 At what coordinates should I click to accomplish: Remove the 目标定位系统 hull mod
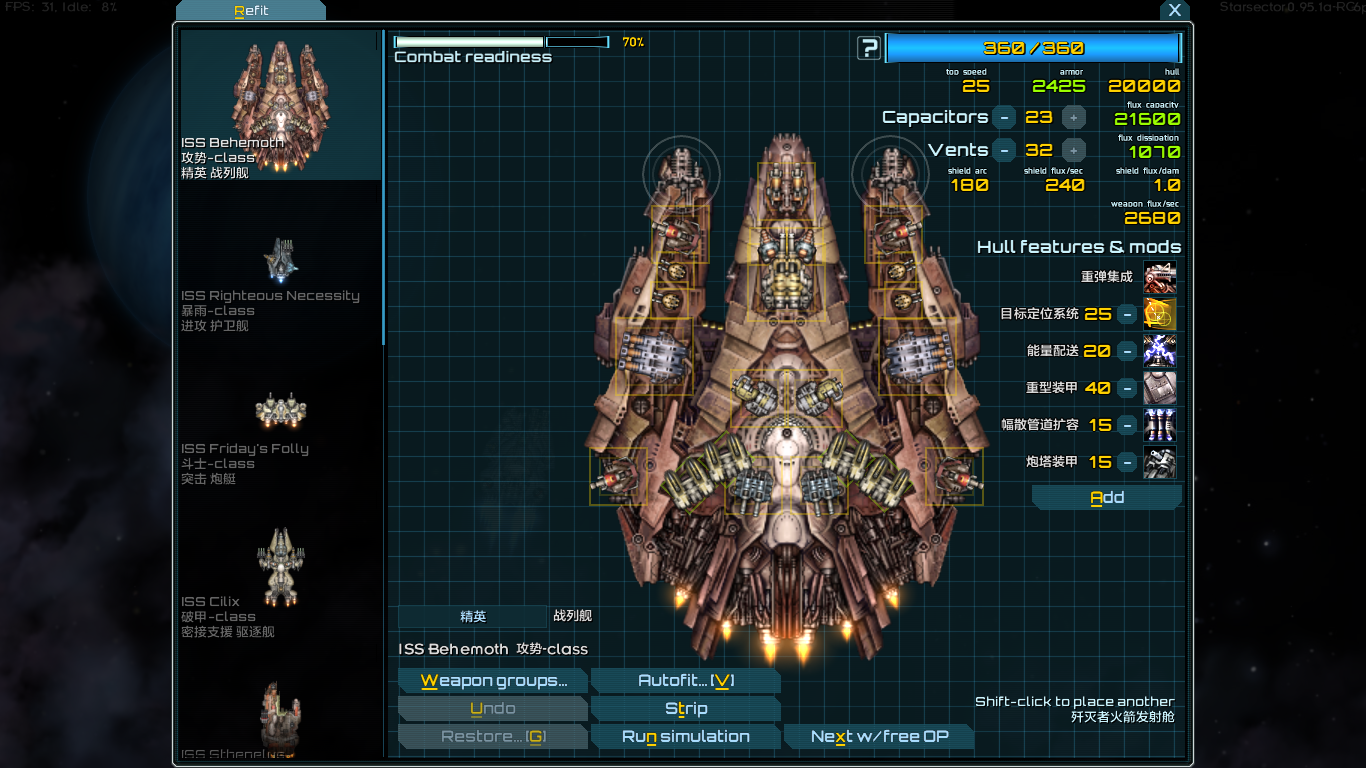click(x=1127, y=314)
